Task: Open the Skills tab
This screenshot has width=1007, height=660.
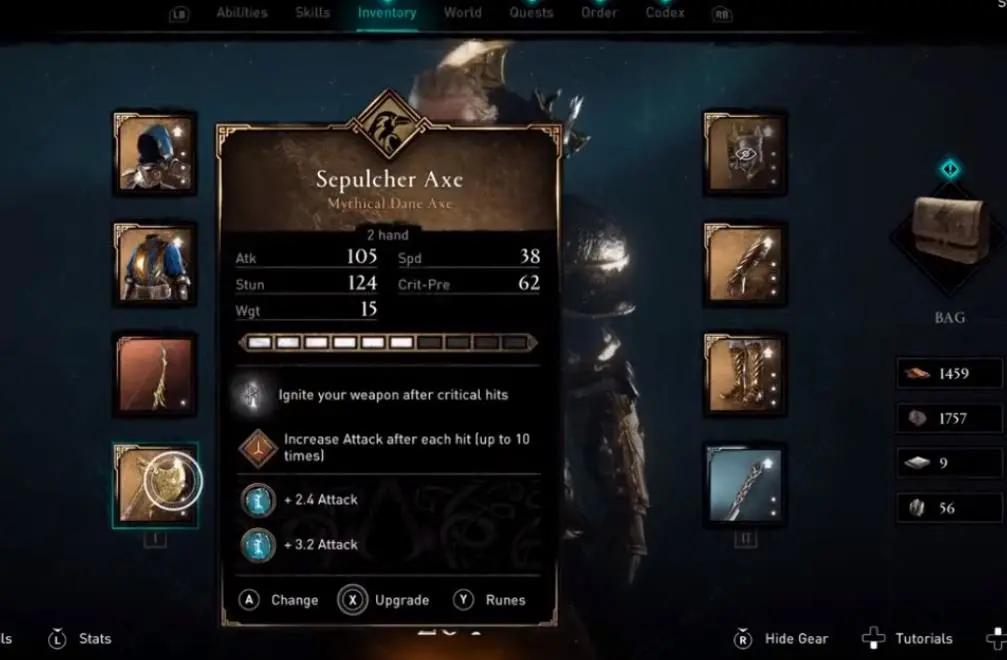Action: (313, 13)
